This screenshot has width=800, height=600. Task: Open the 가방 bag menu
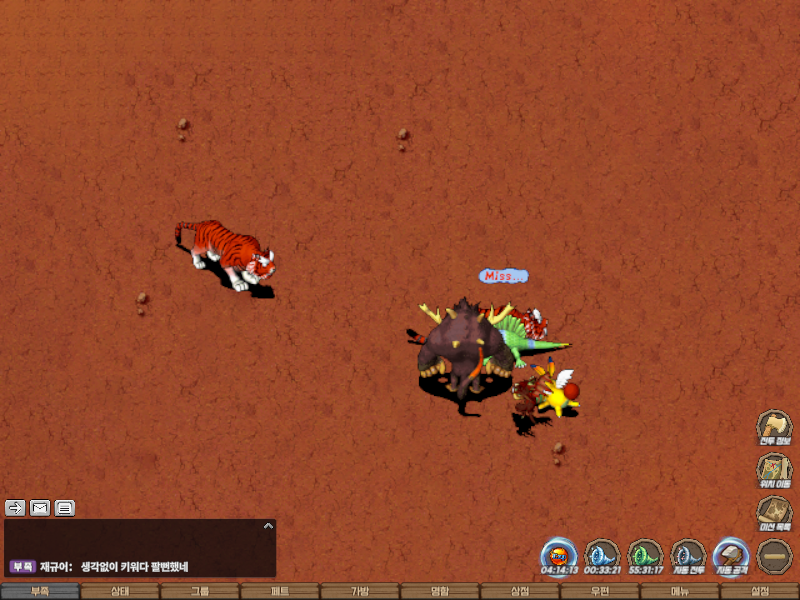click(360, 591)
